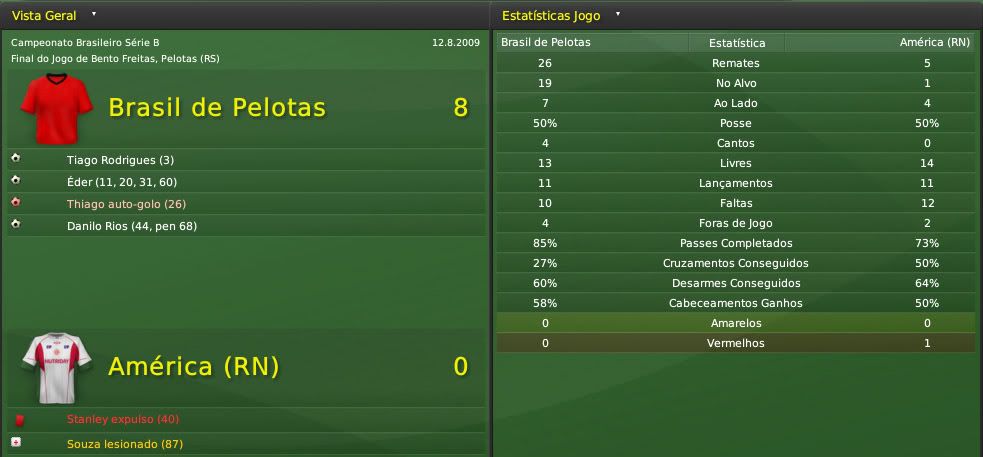
Task: Open the Estatísticas Jogo dropdown
Action: click(x=618, y=15)
